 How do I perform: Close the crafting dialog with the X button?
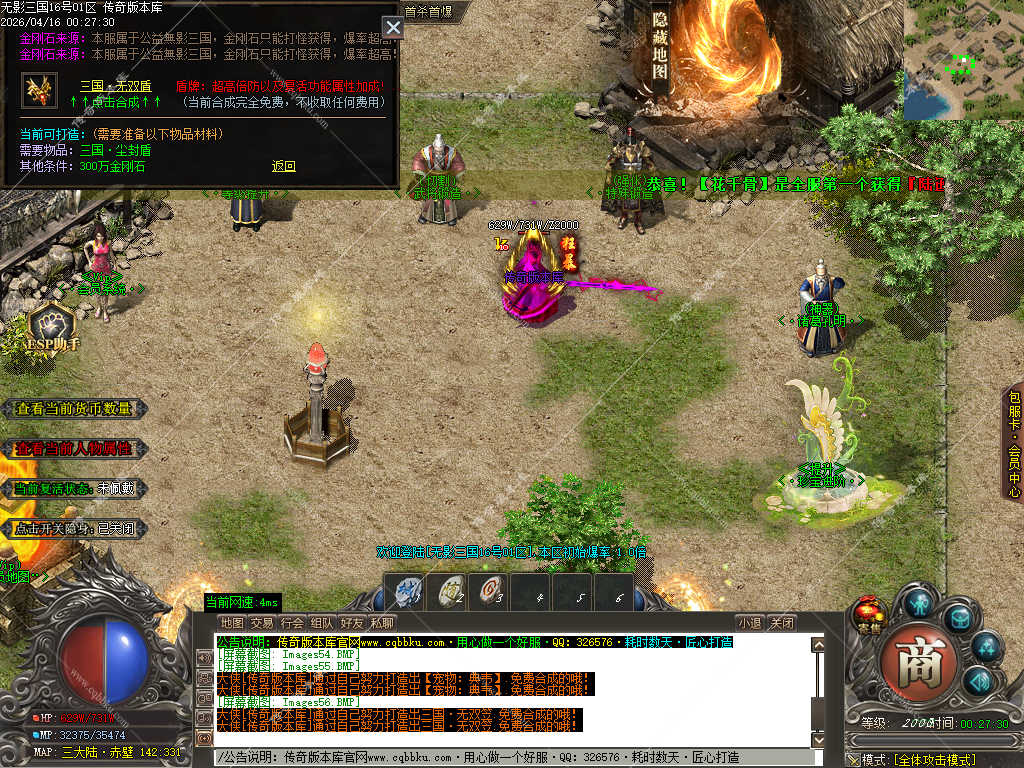pyautogui.click(x=393, y=28)
